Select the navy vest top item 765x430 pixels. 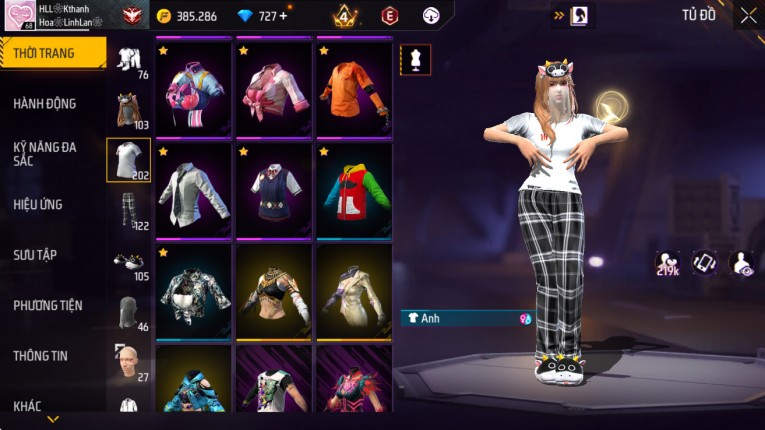point(274,189)
